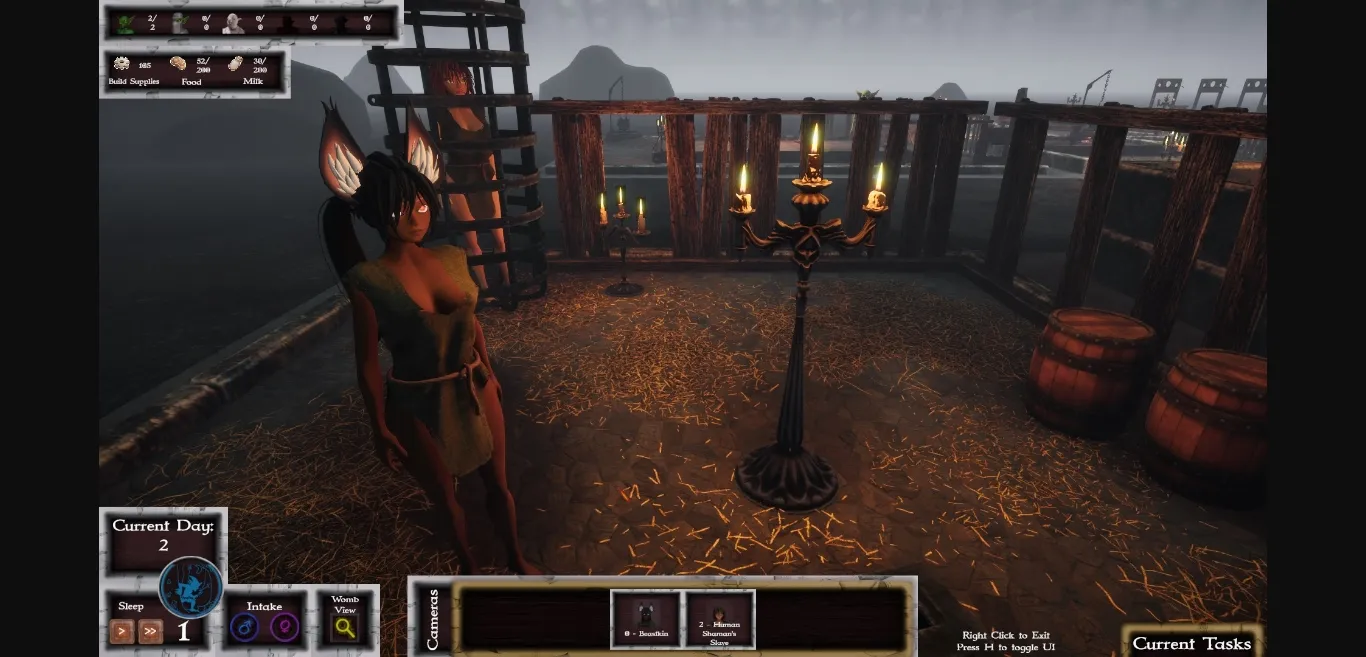Open the Current Tasks panel
The image size is (1366, 657).
coord(1191,643)
